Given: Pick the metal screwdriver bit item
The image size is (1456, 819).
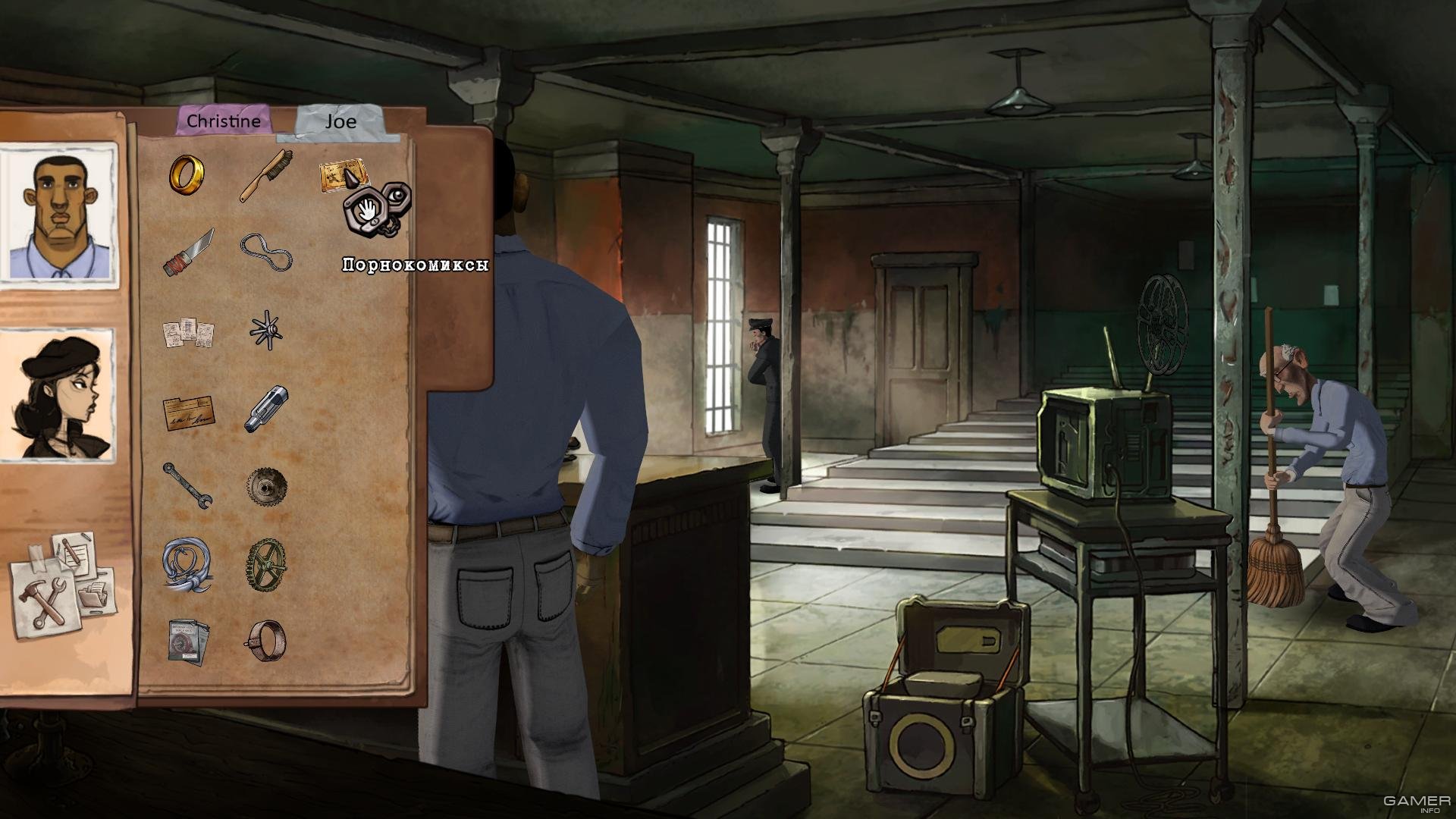Looking at the screenshot, I should click(266, 409).
